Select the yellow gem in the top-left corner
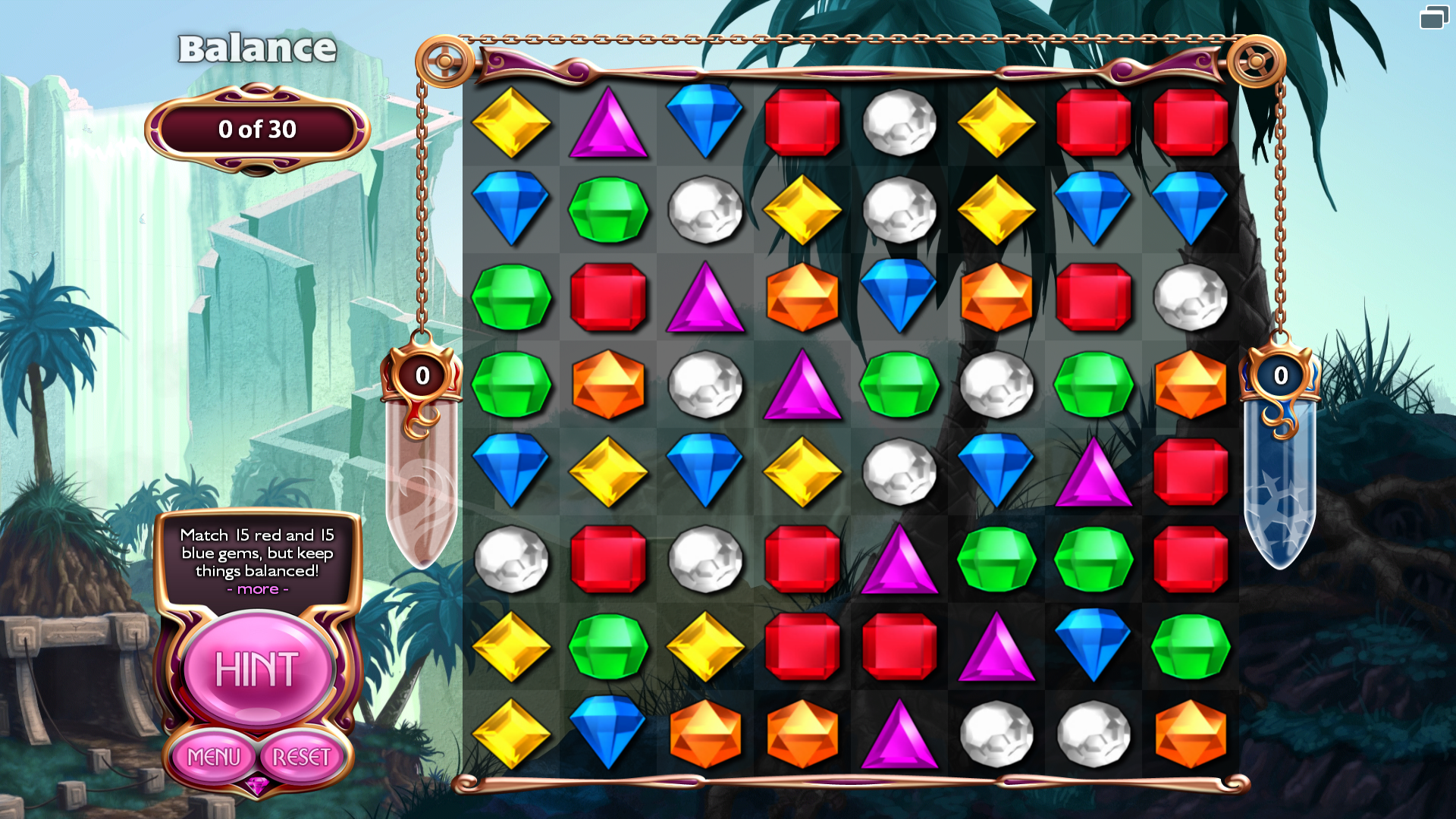1456x819 pixels. (x=512, y=121)
